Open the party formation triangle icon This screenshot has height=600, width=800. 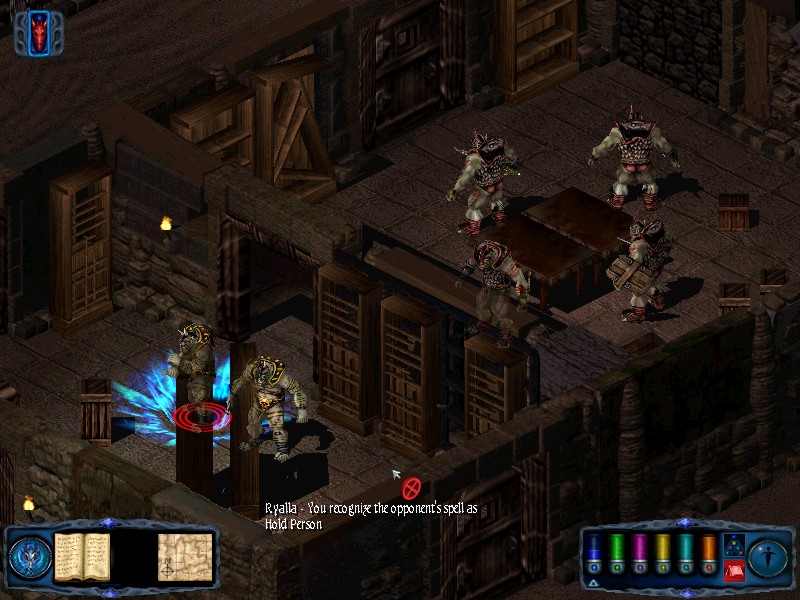pyautogui.click(x=732, y=545)
